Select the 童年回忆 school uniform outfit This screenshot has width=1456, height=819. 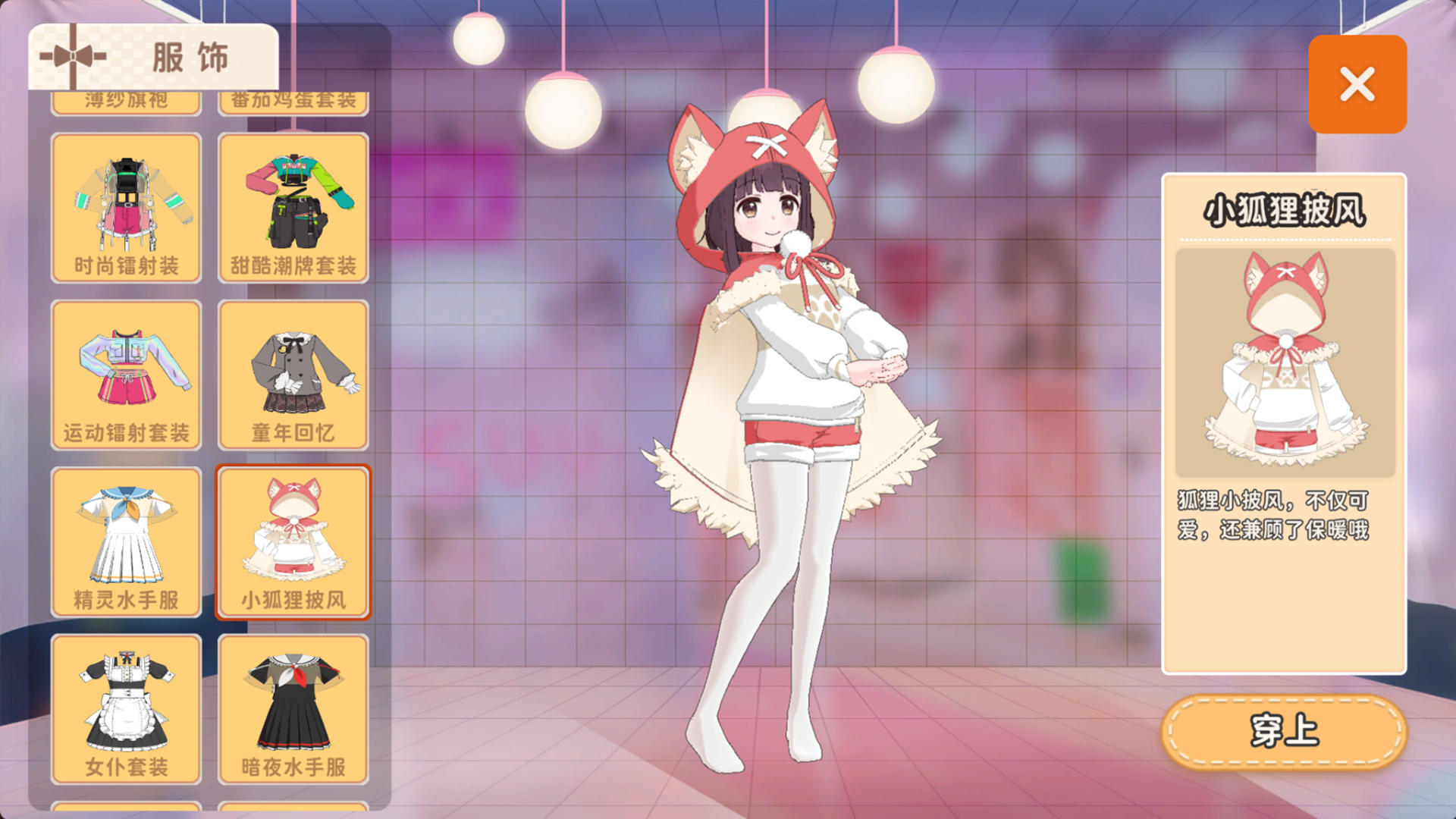[x=293, y=375]
